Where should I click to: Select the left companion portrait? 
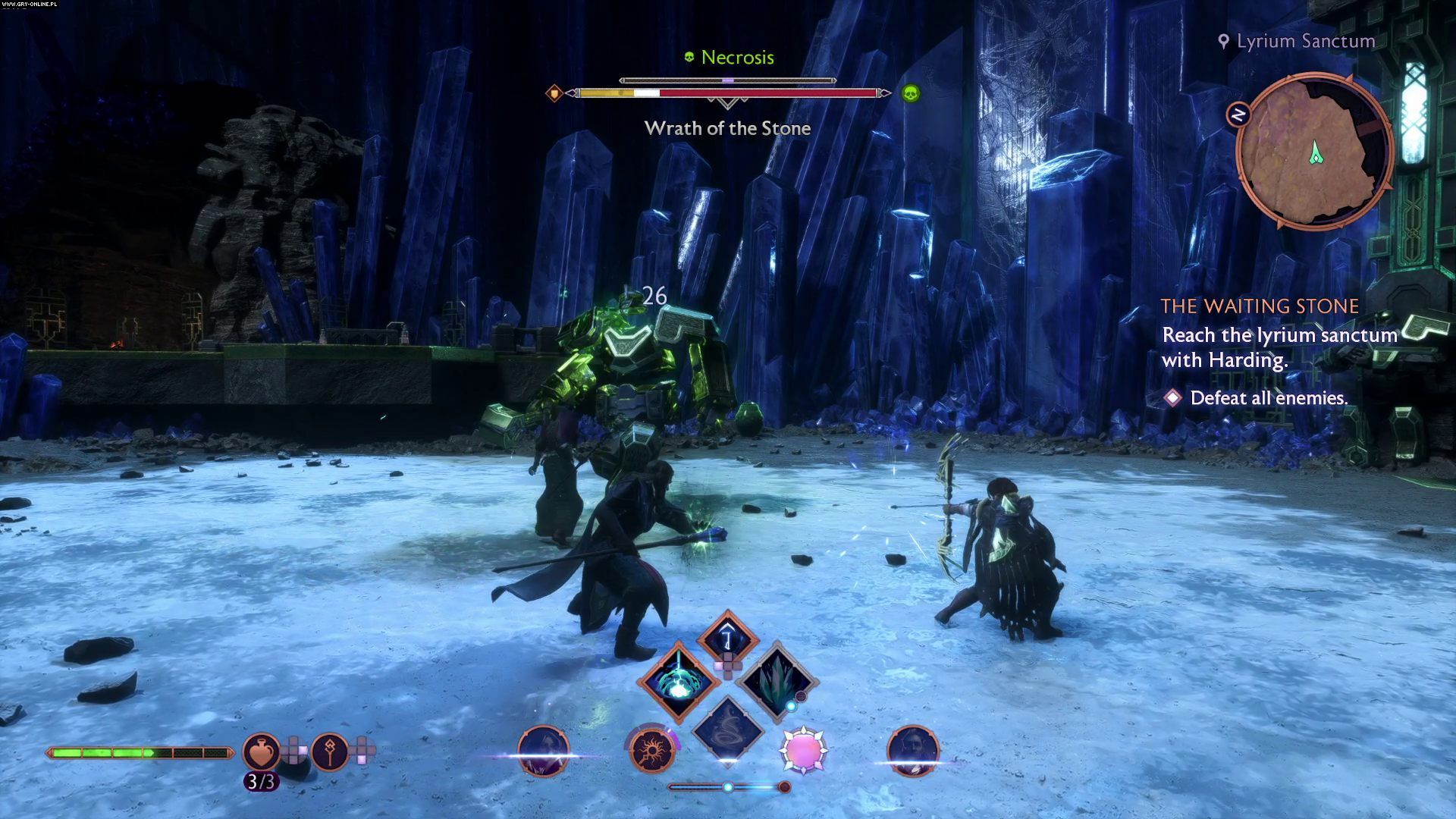(543, 751)
